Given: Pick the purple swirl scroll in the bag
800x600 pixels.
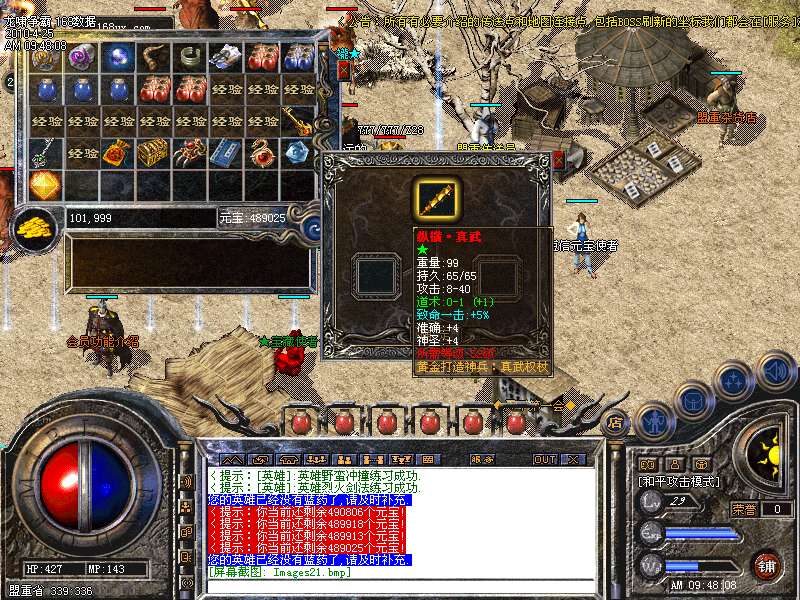Looking at the screenshot, I should 81,58.
